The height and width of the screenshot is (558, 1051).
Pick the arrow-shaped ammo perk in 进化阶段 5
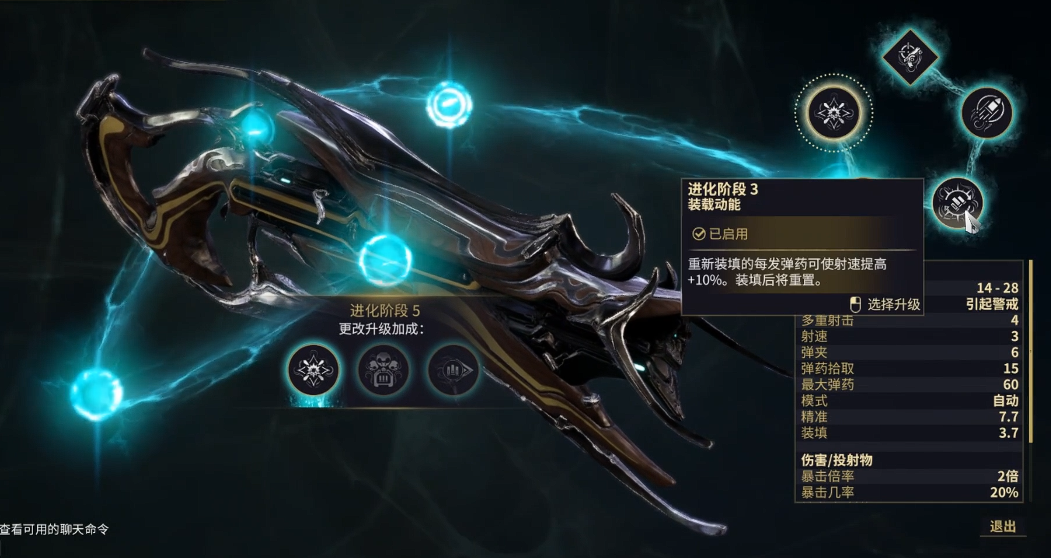[454, 370]
